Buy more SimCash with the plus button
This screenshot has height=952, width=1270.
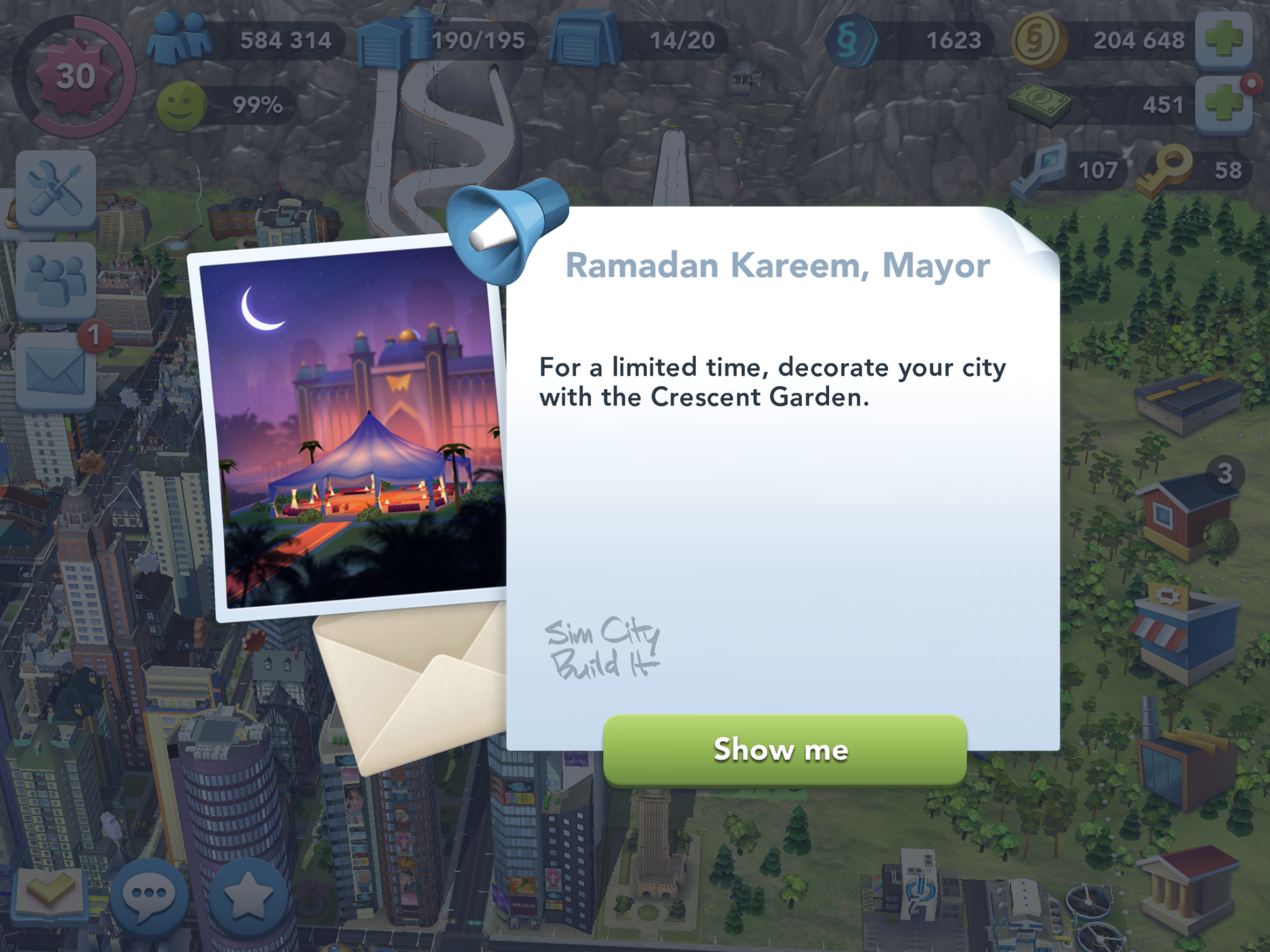pos(1226,104)
